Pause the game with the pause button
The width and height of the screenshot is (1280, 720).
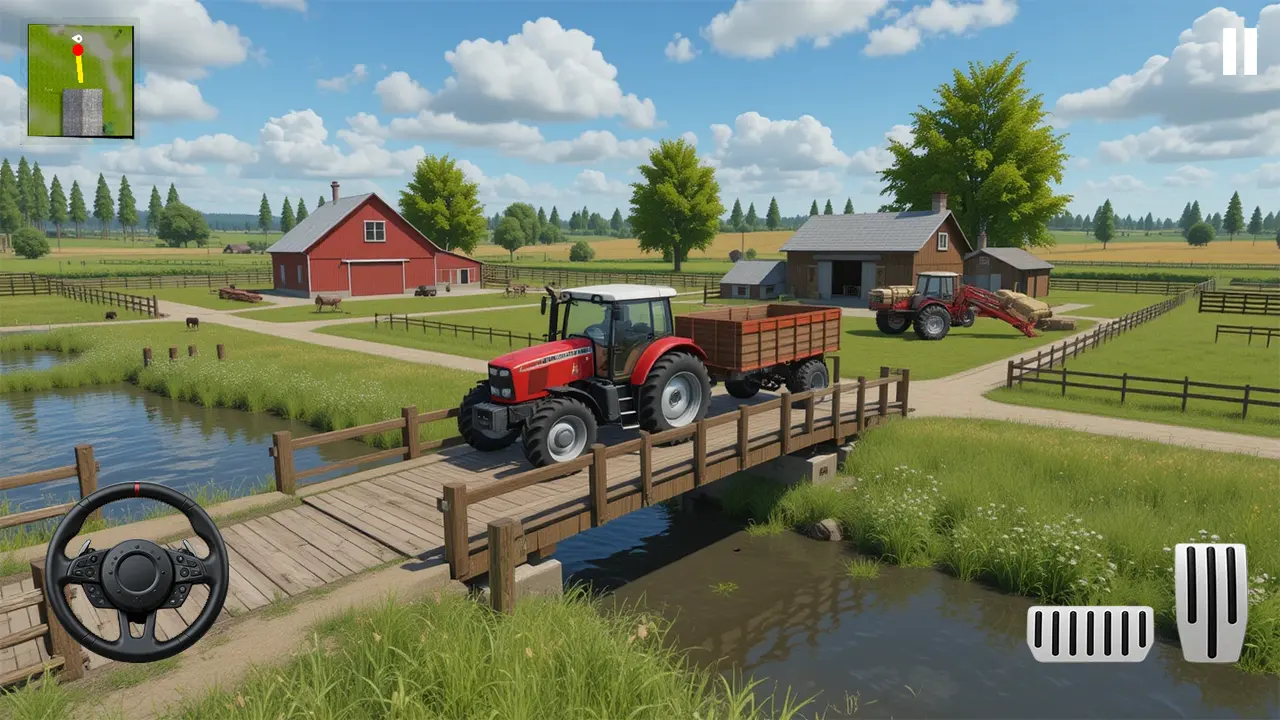(x=1239, y=51)
